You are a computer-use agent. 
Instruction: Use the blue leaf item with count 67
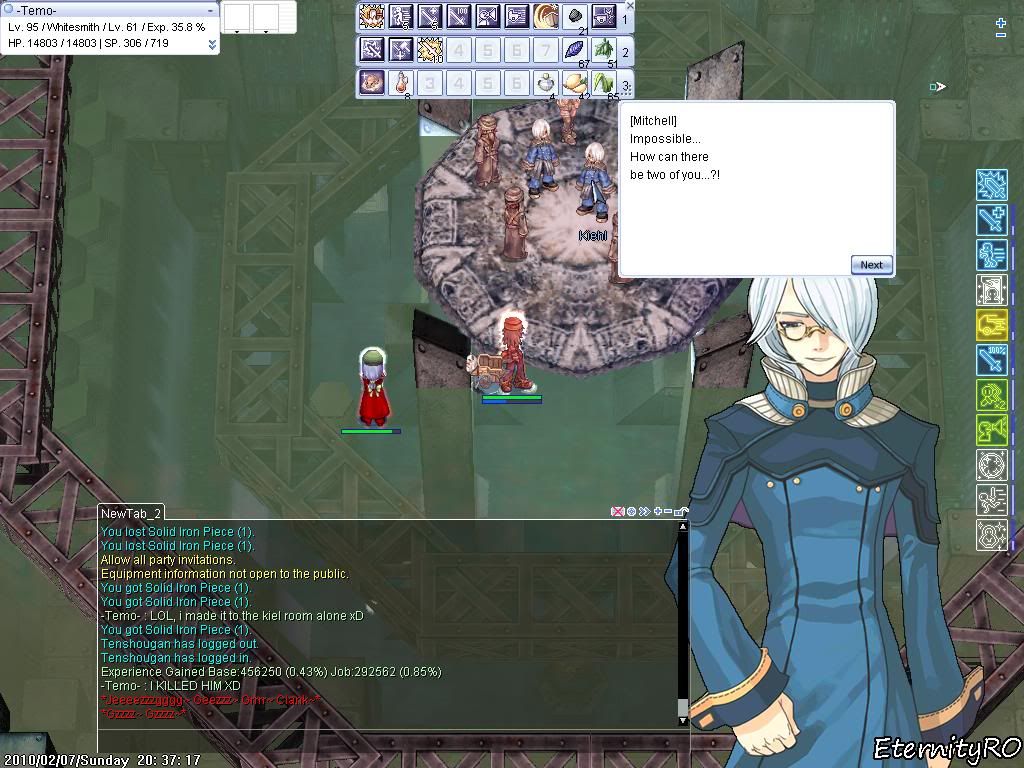pos(575,50)
